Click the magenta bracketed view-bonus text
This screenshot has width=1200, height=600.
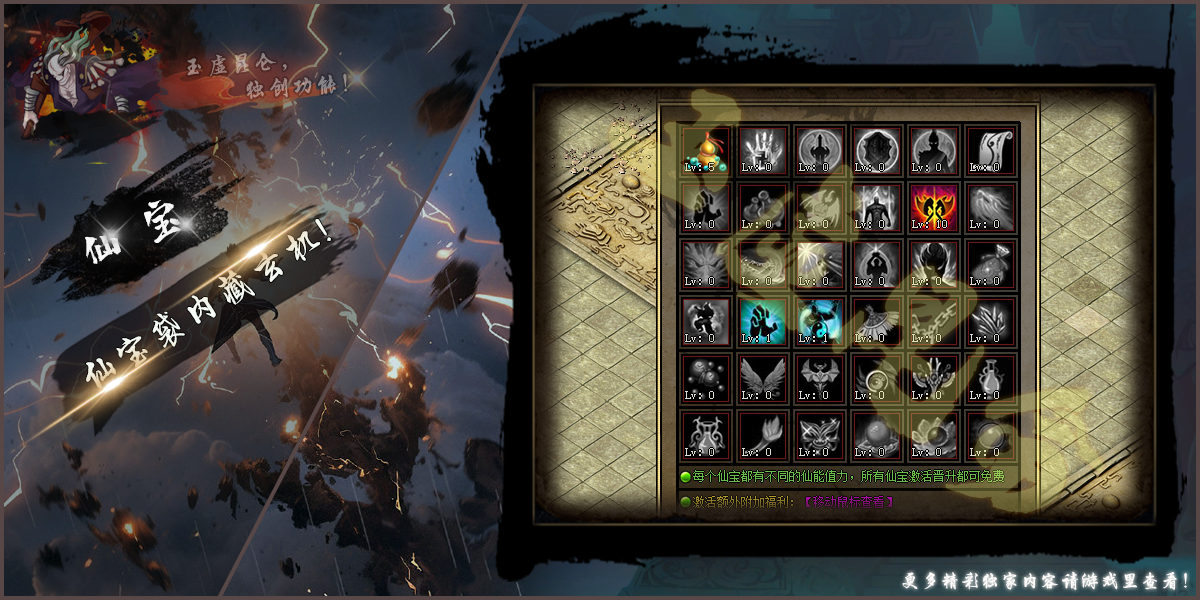coord(849,501)
